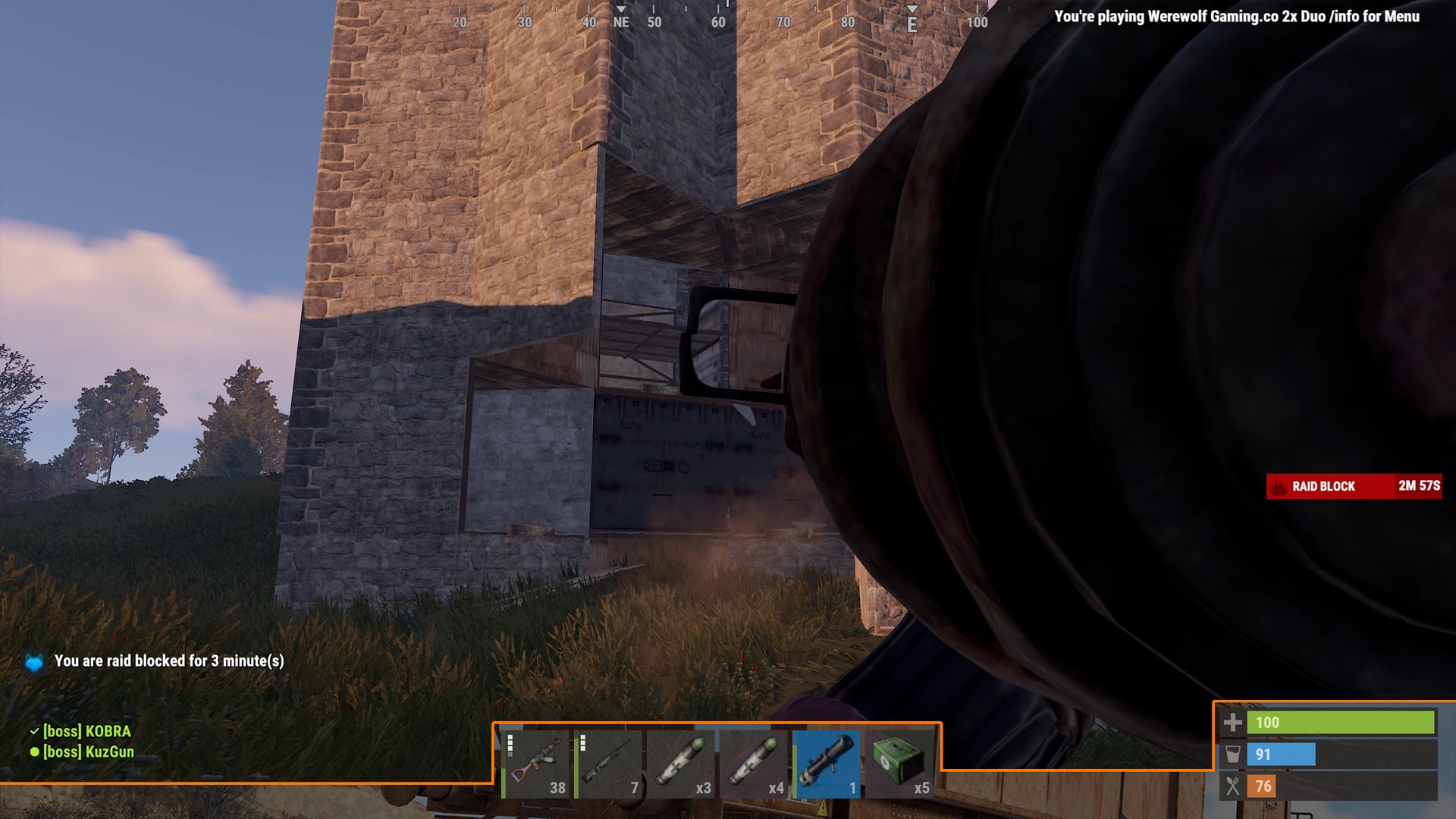Screen dimensions: 1456x819
Task: Expand the RAID BLOCK timer panel
Action: point(1354,486)
